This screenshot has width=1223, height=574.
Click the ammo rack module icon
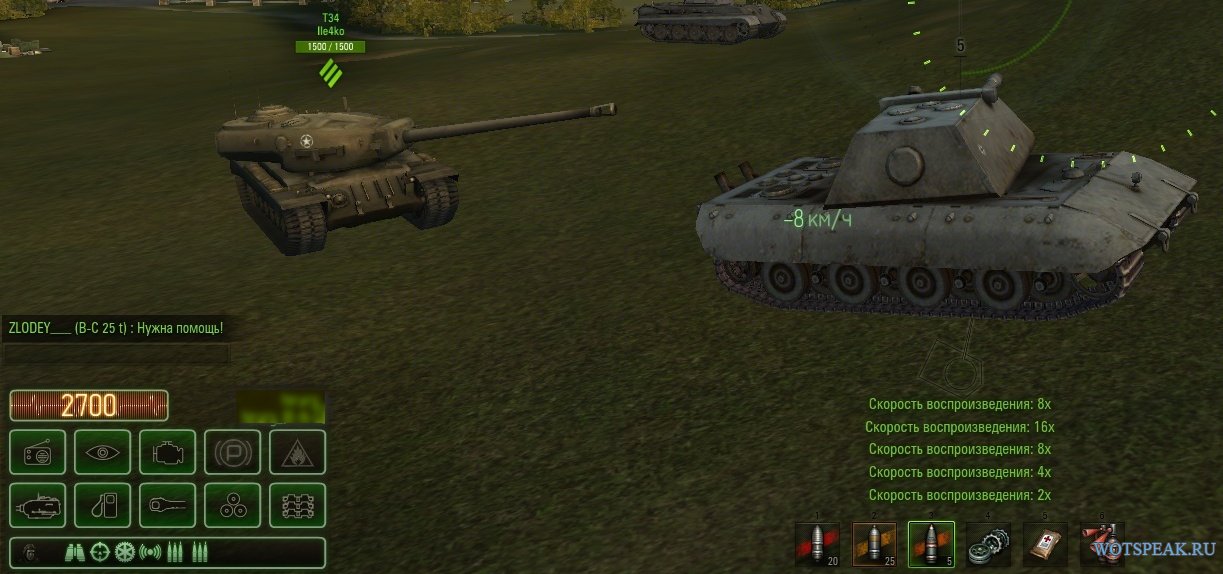click(x=233, y=505)
